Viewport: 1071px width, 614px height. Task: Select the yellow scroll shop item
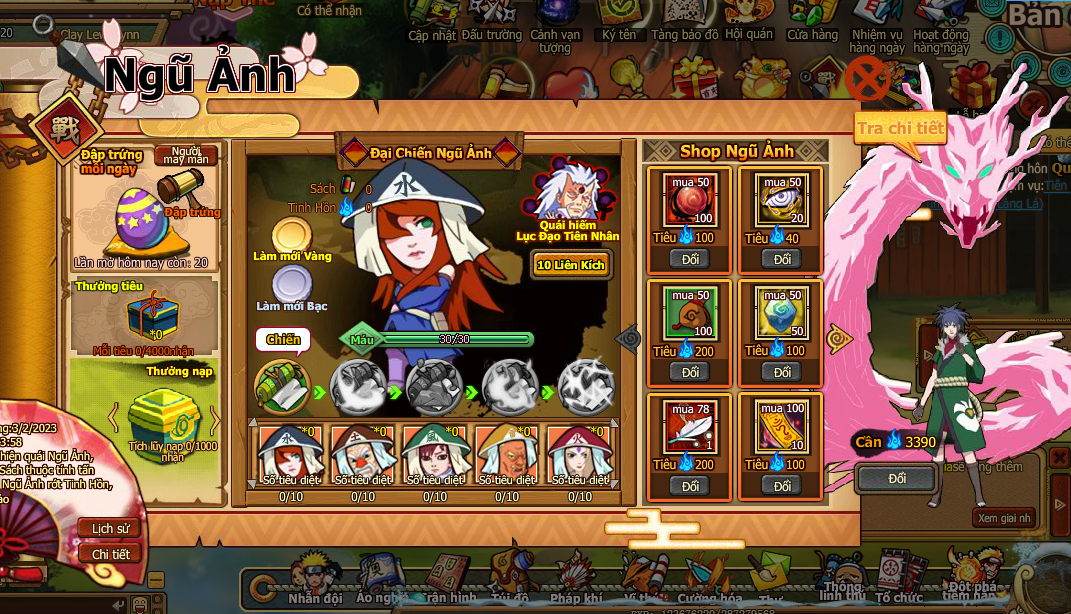click(781, 426)
